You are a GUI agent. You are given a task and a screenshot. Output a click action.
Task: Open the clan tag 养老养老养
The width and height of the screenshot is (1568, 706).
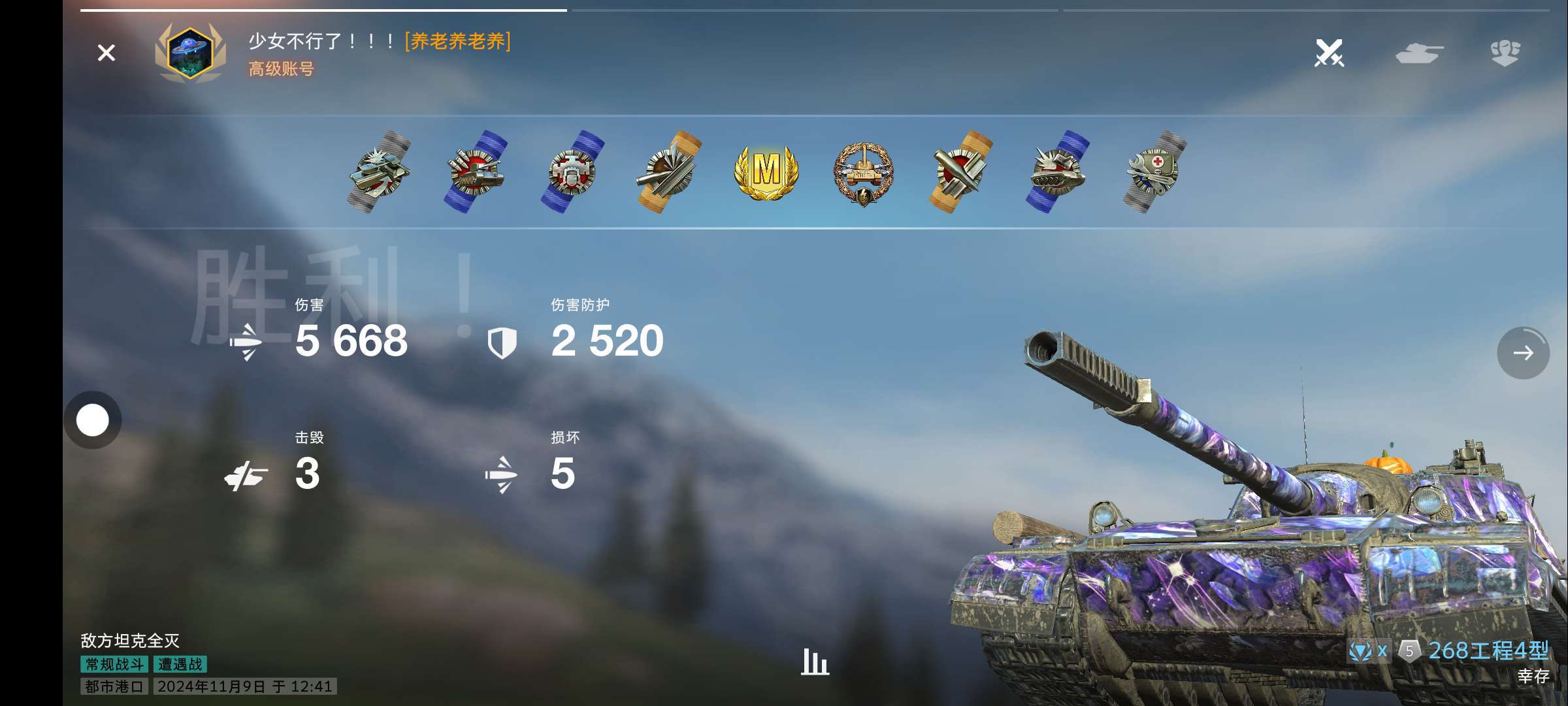point(457,41)
